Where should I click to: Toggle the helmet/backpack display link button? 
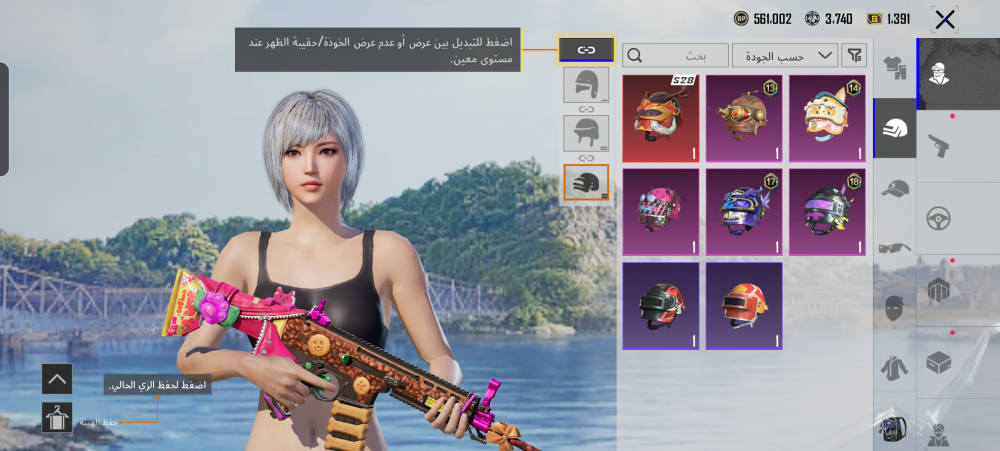click(x=585, y=49)
